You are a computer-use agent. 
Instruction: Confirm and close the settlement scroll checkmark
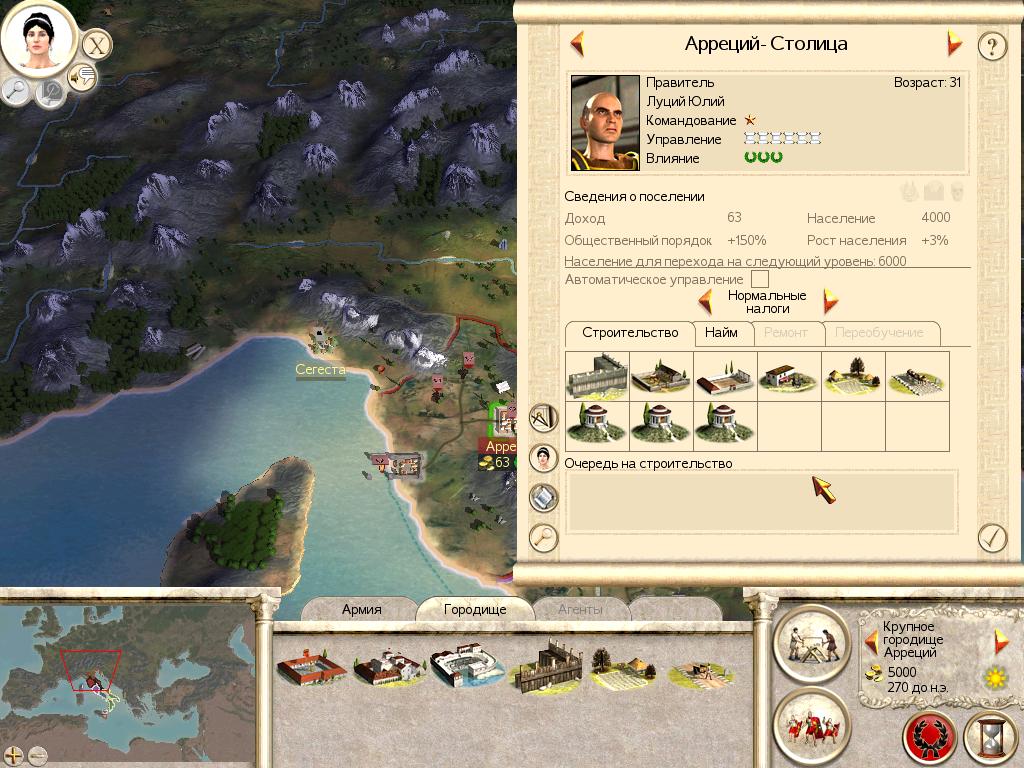[991, 537]
